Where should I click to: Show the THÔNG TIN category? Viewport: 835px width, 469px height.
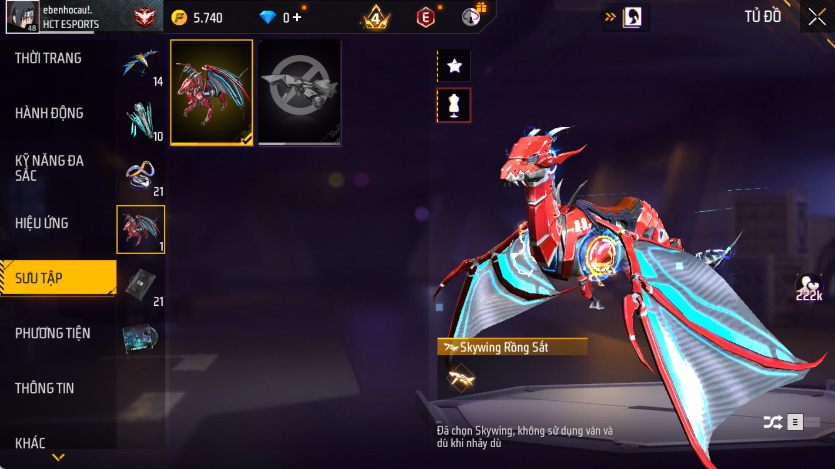tap(46, 388)
